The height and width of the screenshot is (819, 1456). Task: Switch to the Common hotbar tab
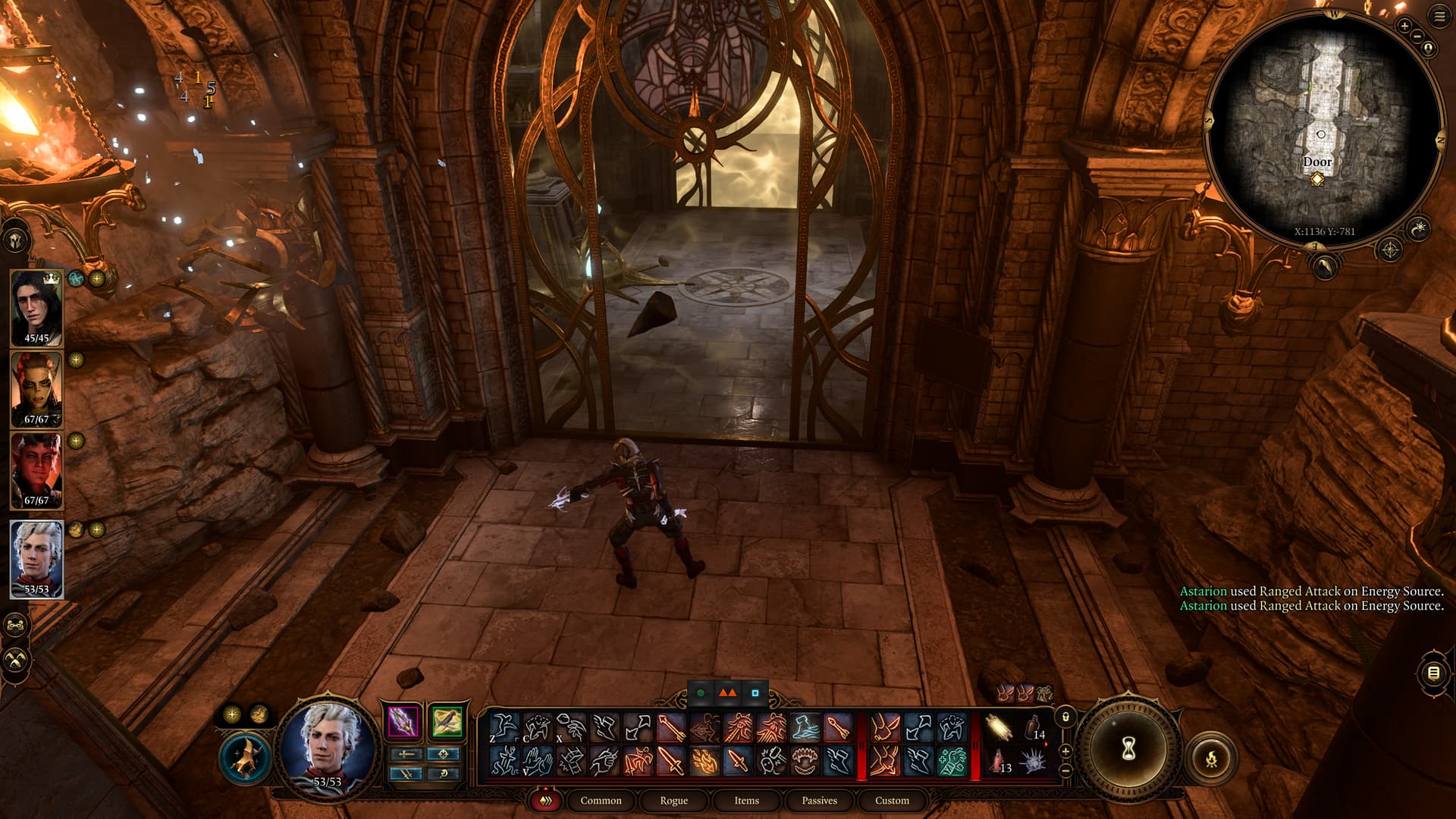point(601,800)
